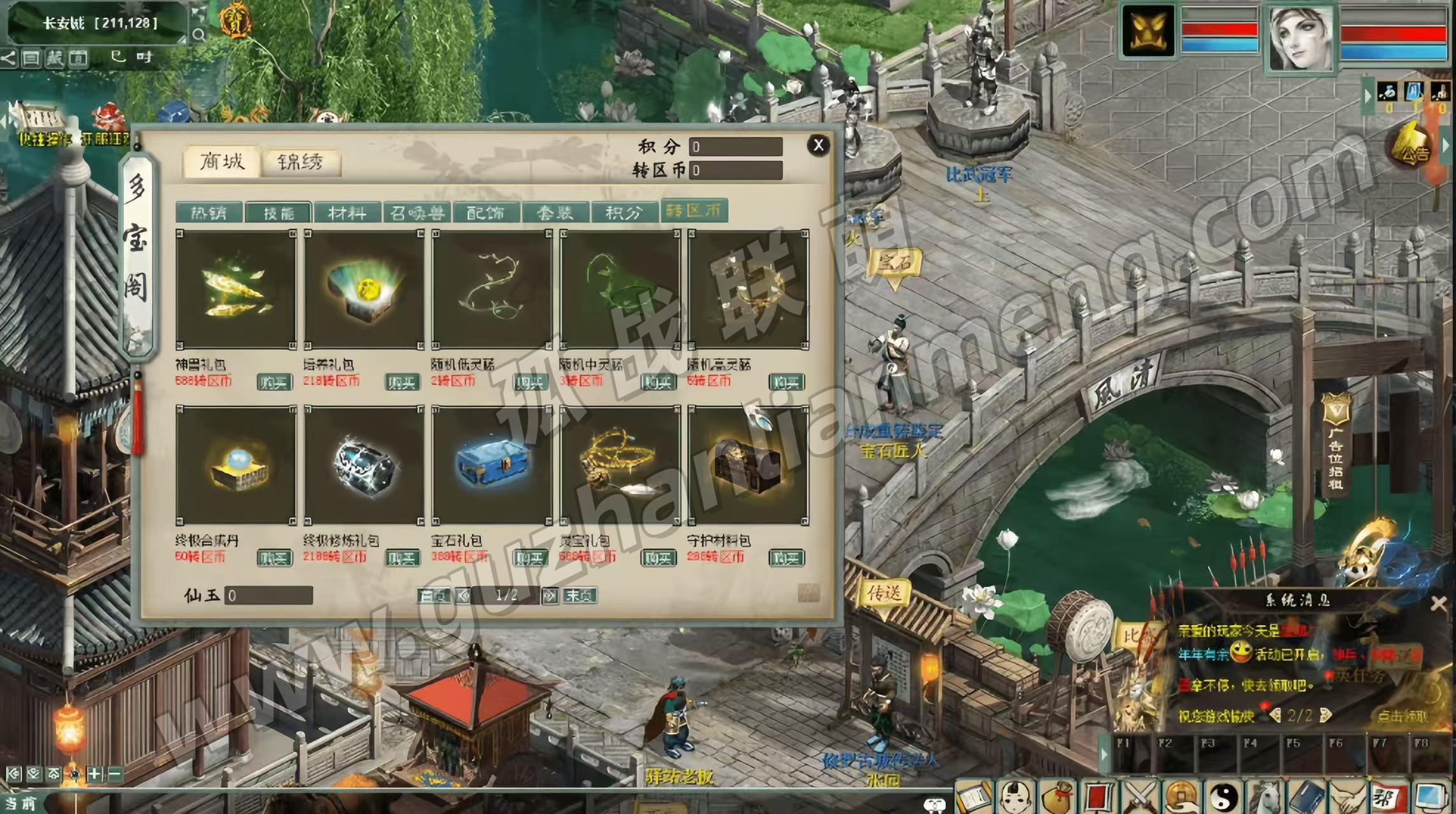Purchase the 终极合成丹 item
Image resolution: width=1456 pixels, height=814 pixels.
click(x=274, y=558)
